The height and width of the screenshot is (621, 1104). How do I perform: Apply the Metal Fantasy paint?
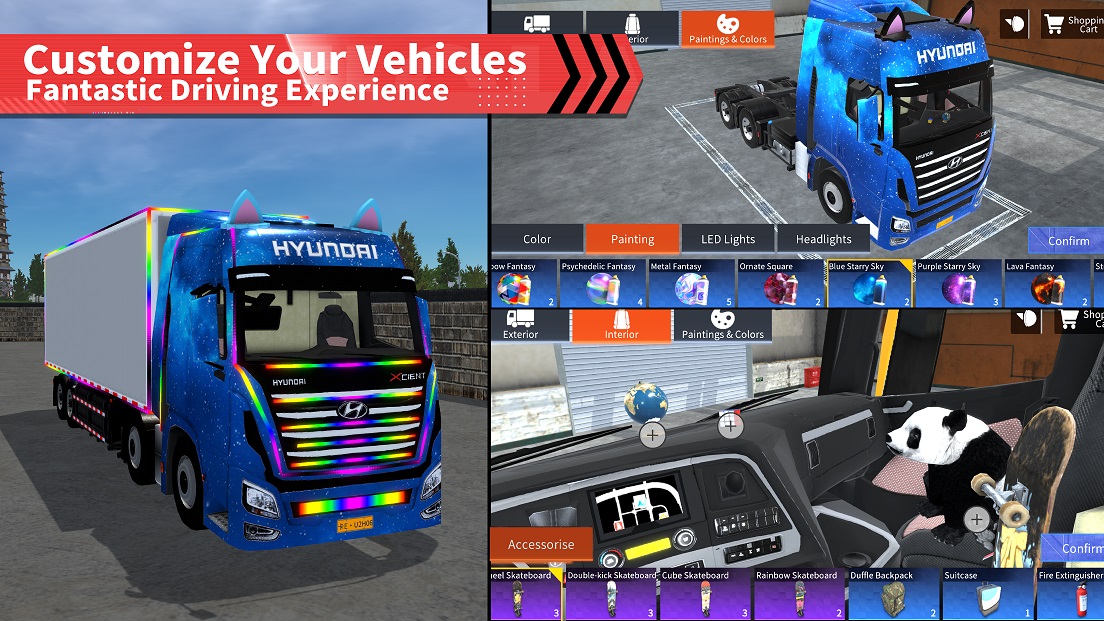pyautogui.click(x=692, y=283)
